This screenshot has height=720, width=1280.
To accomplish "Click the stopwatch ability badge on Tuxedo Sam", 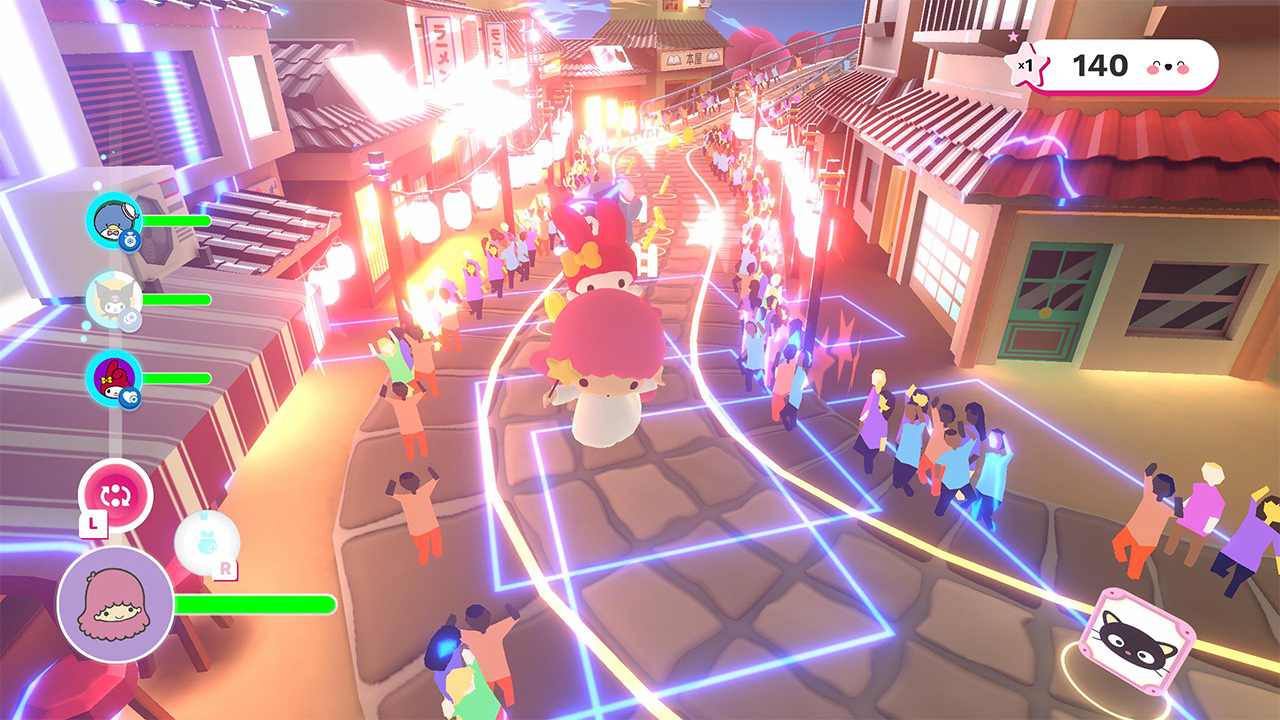I will tap(130, 240).
